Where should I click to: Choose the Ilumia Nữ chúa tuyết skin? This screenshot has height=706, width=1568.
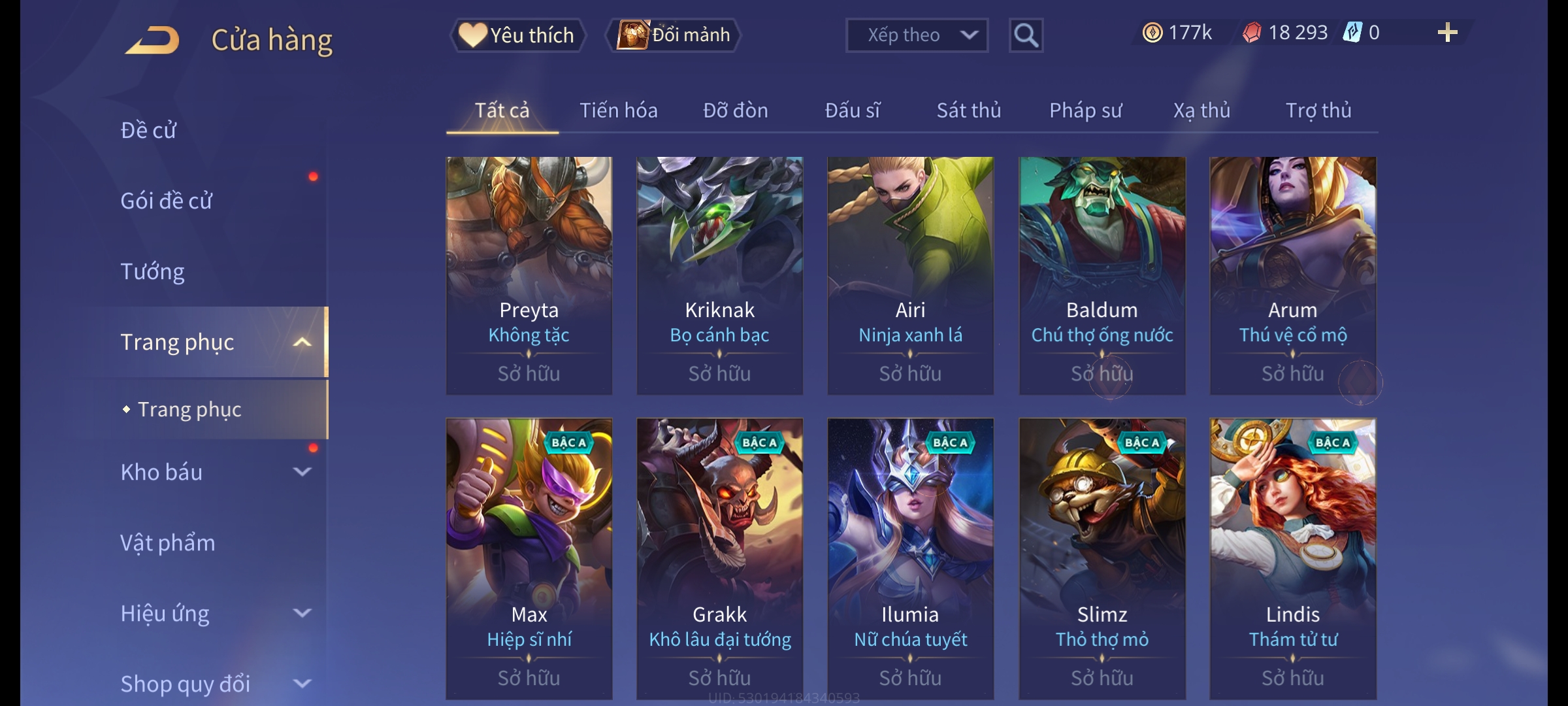[x=910, y=559]
